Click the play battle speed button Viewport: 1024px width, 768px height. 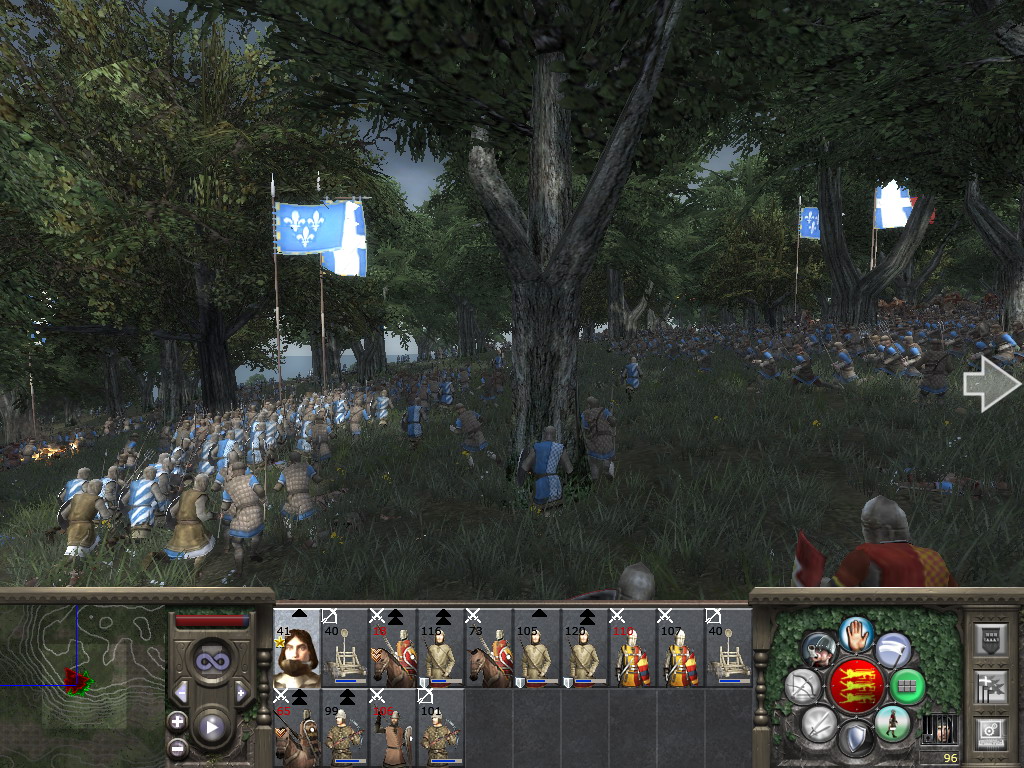click(212, 728)
